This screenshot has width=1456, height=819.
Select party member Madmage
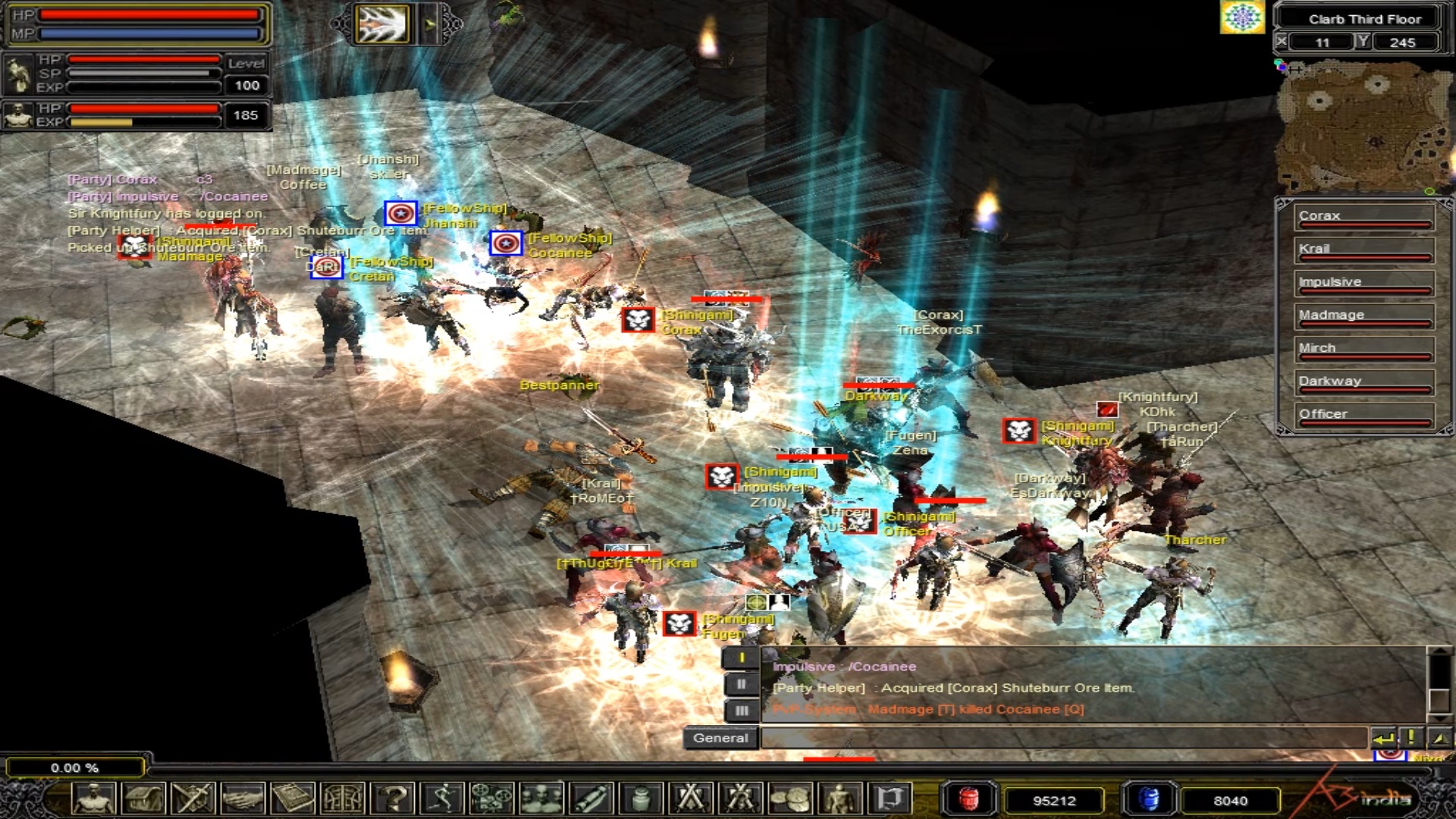tap(1363, 316)
